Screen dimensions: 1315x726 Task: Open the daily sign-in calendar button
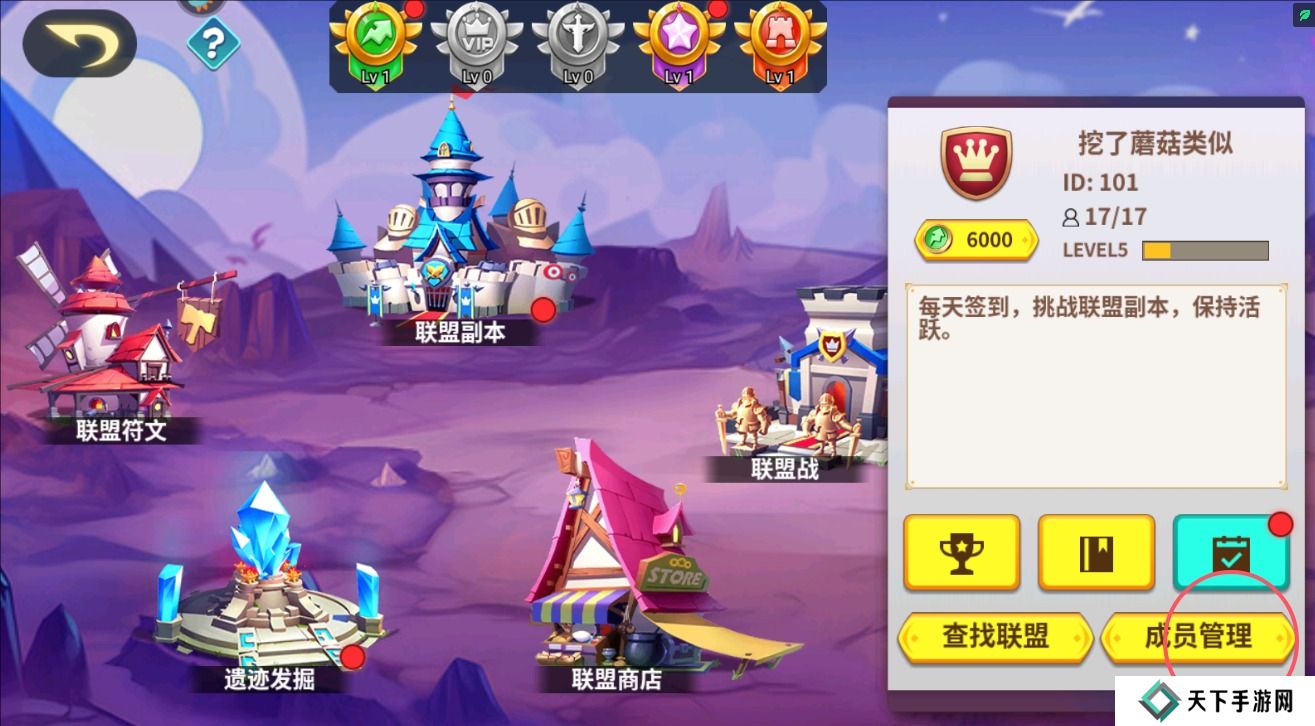[x=1231, y=551]
